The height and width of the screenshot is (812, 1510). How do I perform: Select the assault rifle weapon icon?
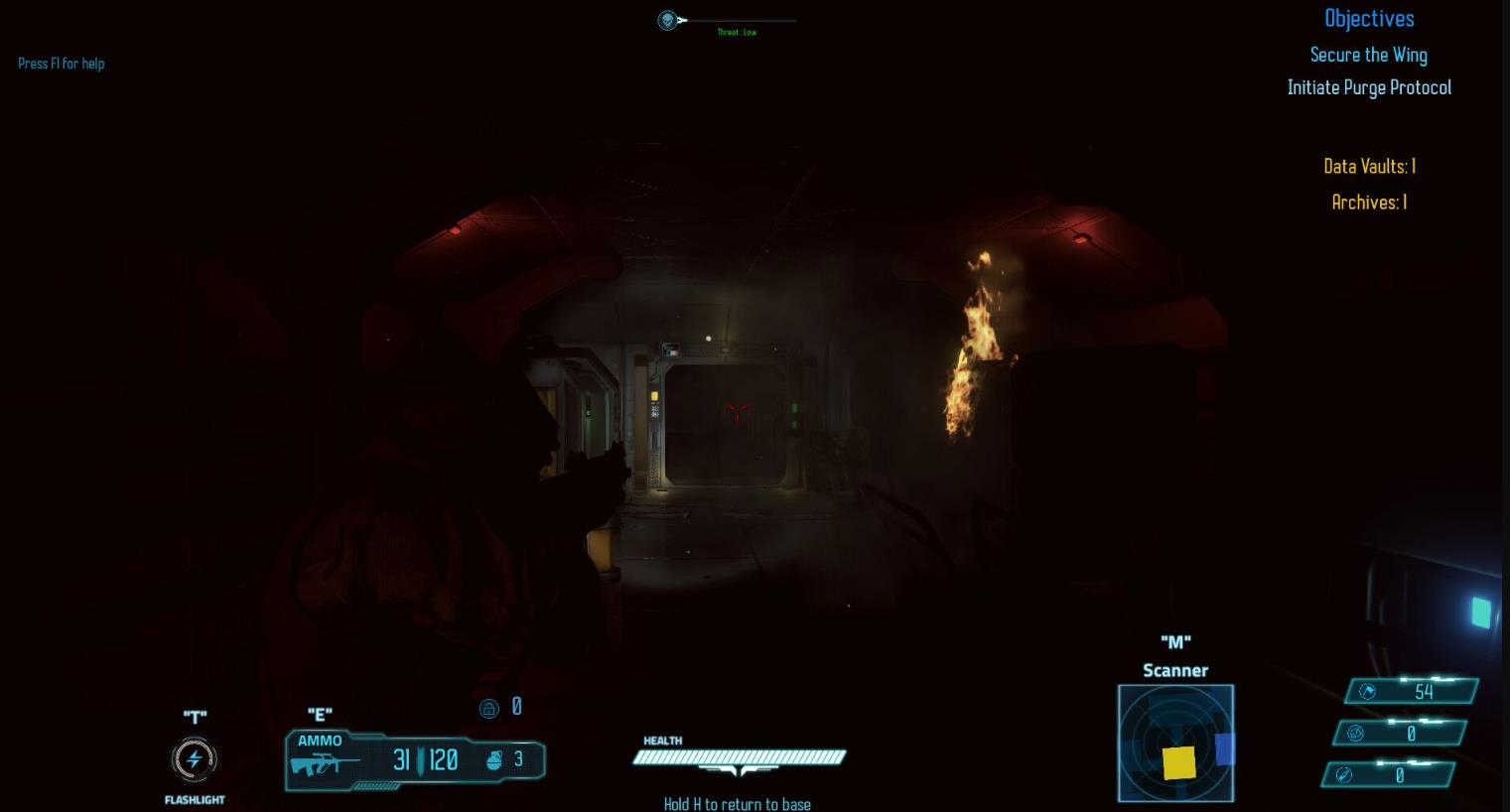point(325,764)
